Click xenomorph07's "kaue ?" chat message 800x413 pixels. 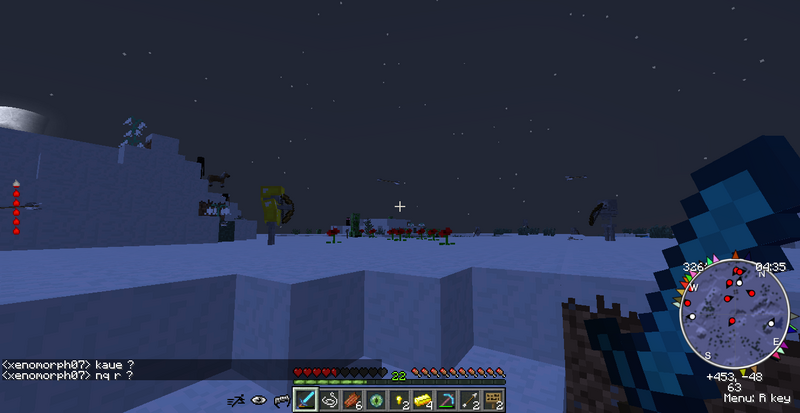click(x=68, y=362)
